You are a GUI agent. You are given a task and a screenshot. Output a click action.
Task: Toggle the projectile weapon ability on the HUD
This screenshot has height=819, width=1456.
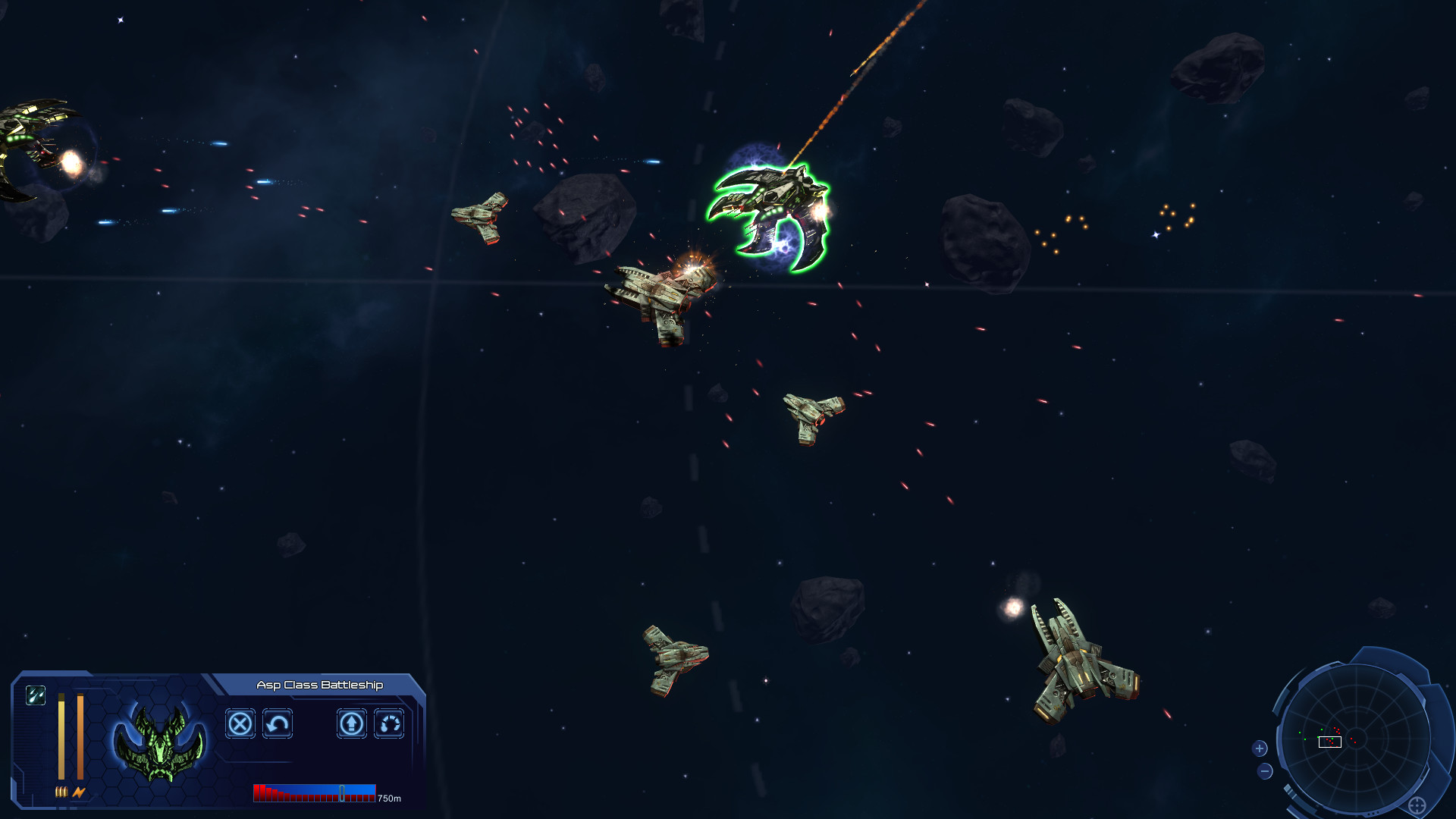[x=36, y=695]
